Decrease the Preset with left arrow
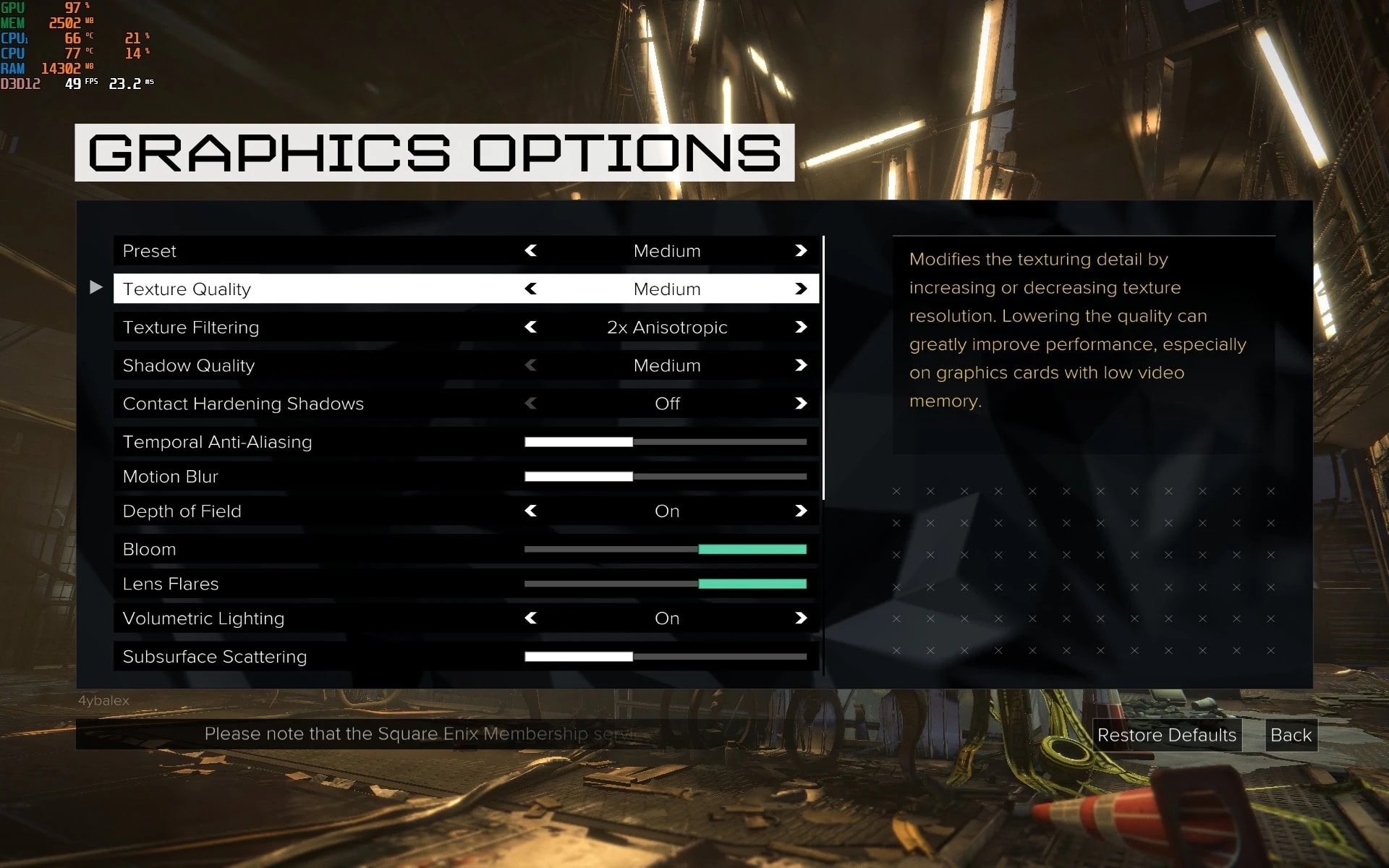Image resolution: width=1389 pixels, height=868 pixels. (x=531, y=250)
